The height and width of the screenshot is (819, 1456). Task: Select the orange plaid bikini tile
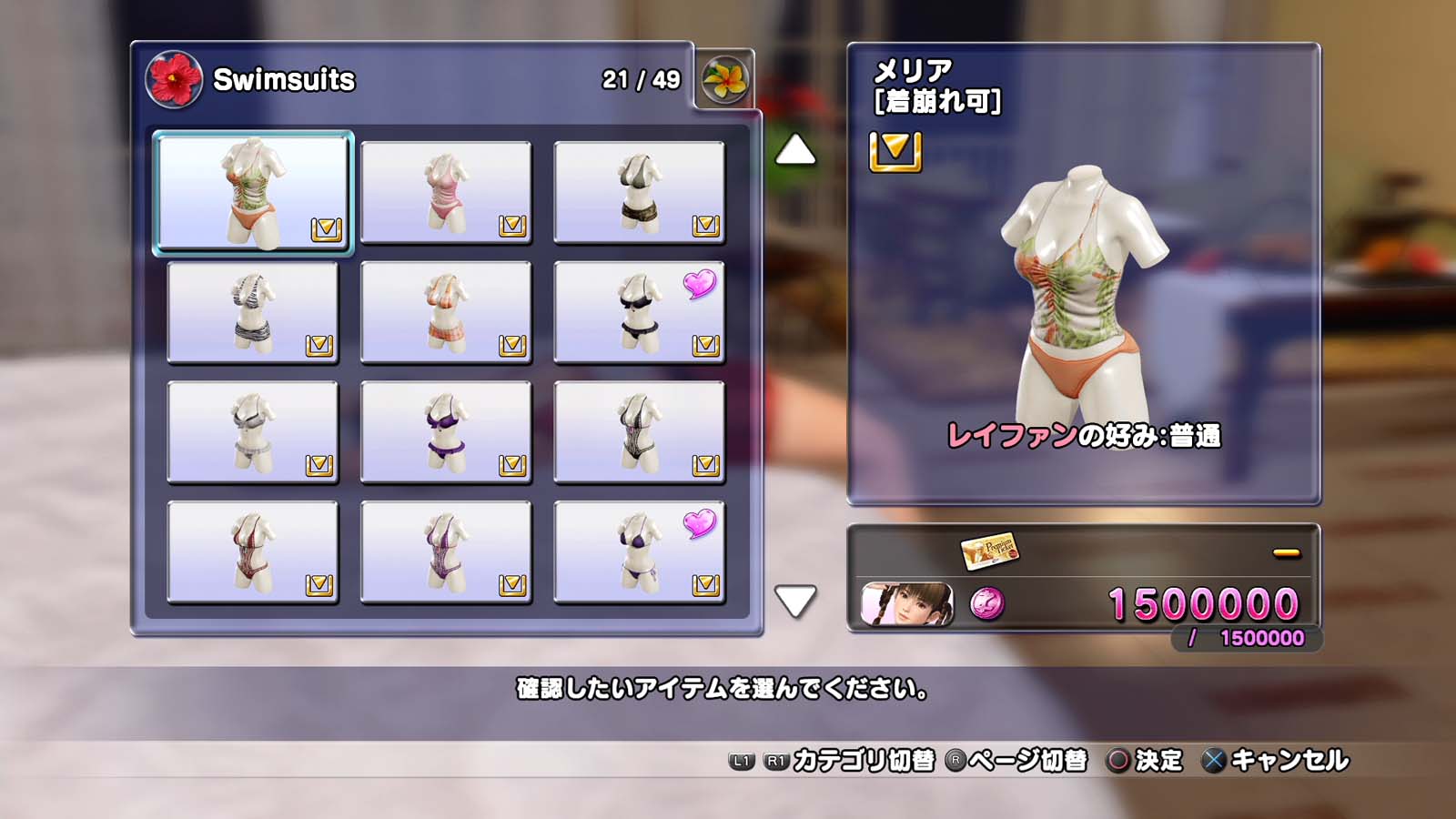click(446, 312)
